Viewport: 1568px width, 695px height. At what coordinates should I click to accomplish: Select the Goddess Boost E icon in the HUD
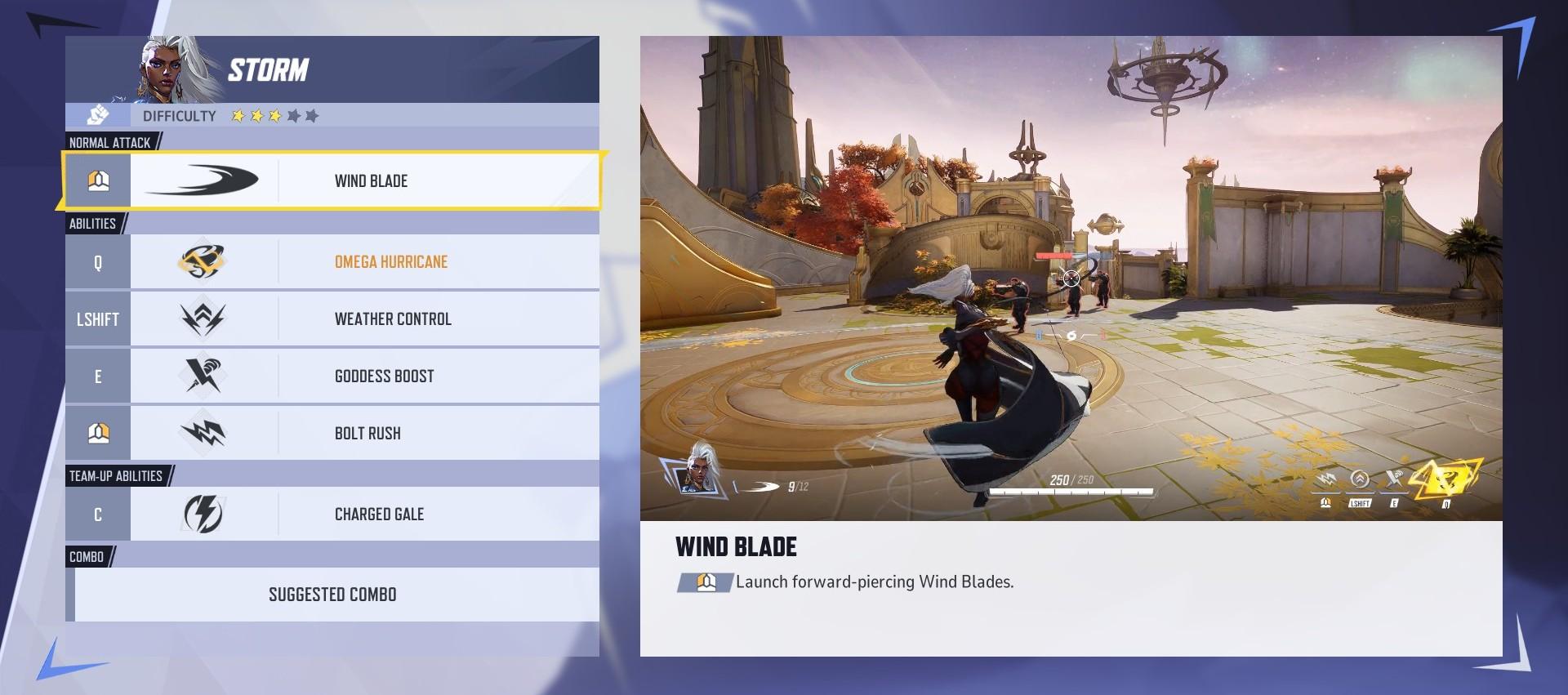click(1394, 479)
